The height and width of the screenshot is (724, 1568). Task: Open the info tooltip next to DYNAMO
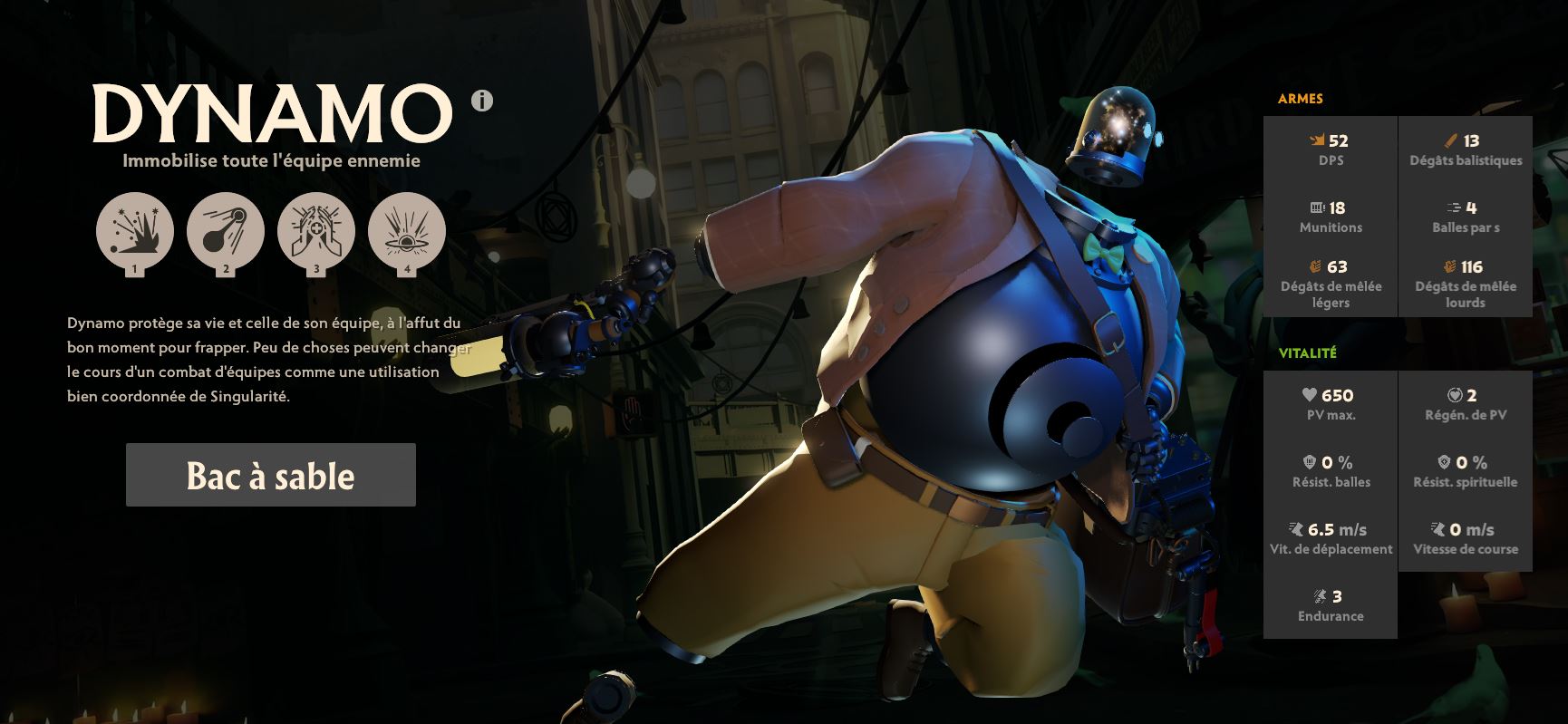[480, 102]
